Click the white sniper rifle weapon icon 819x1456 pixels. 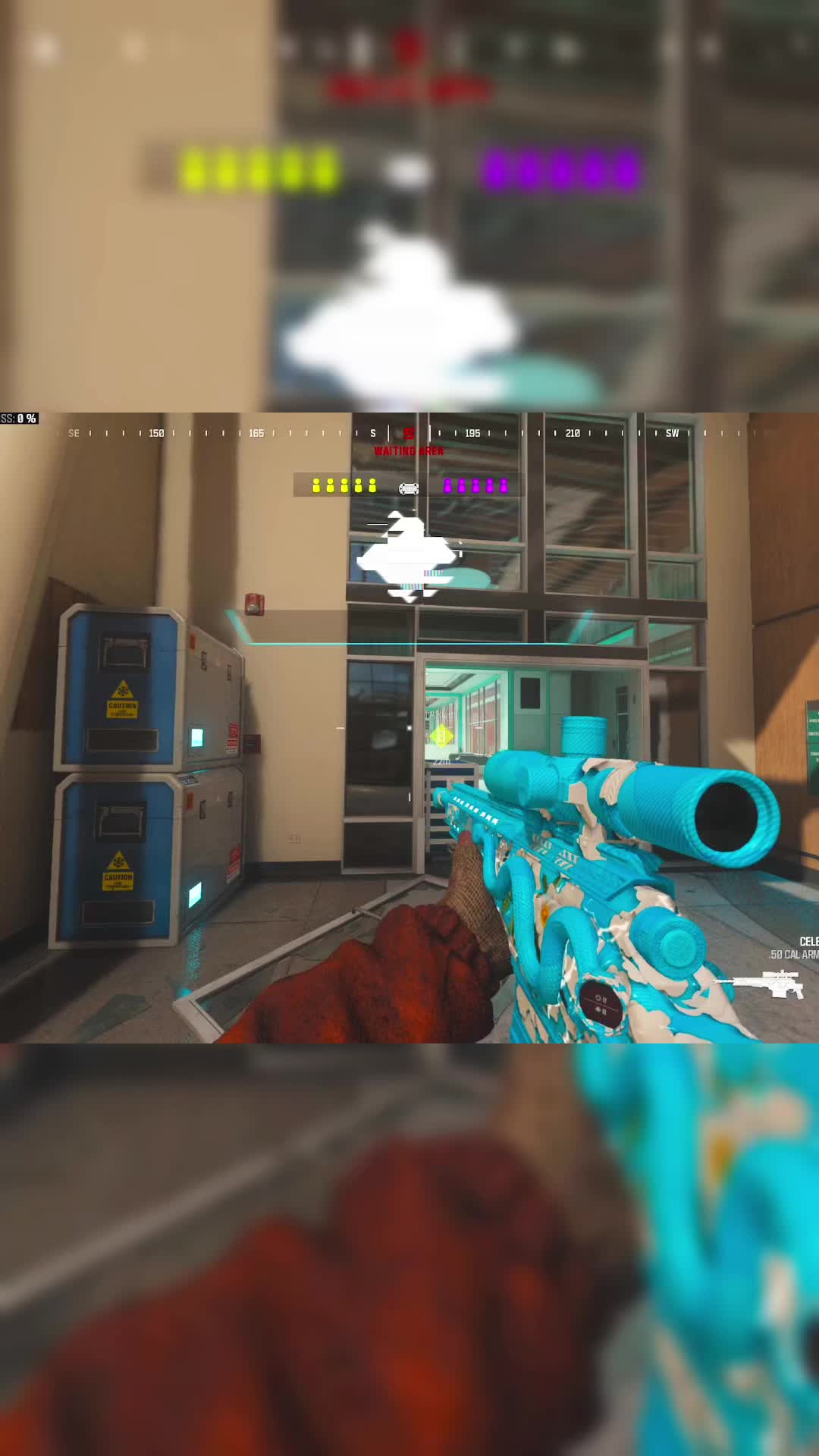pos(758,984)
